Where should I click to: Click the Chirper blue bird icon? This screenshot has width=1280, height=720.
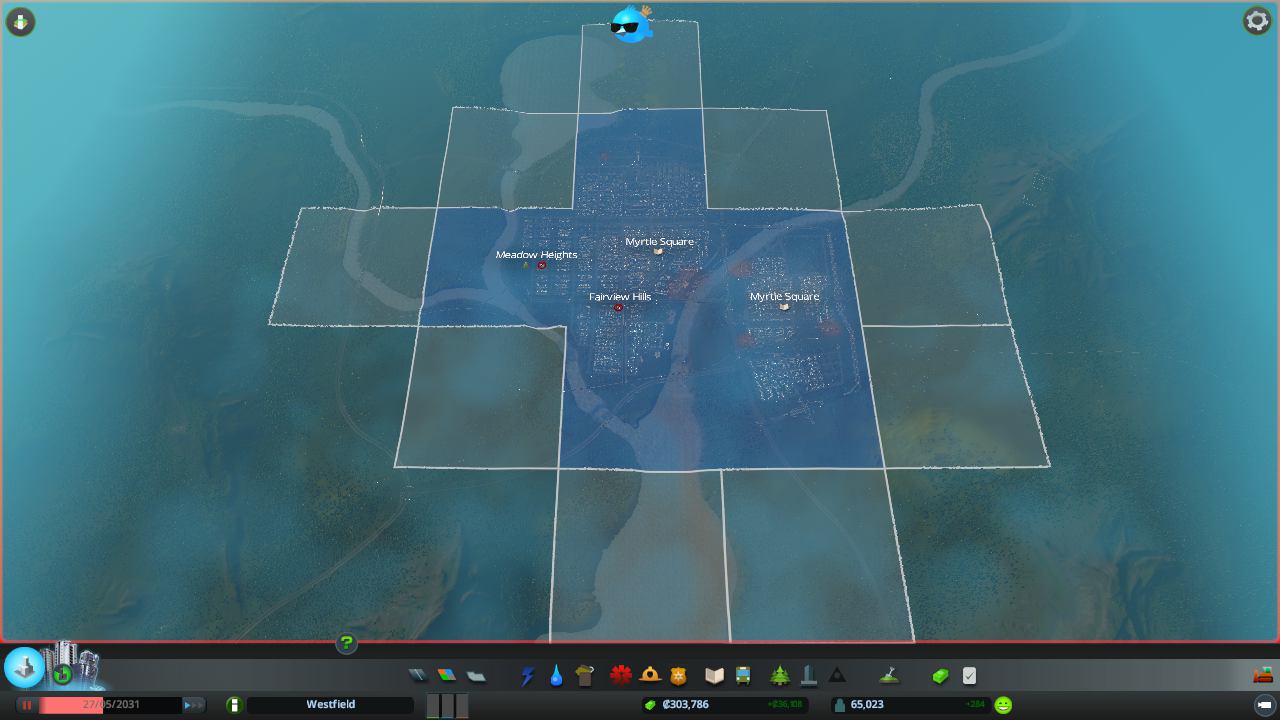[632, 24]
